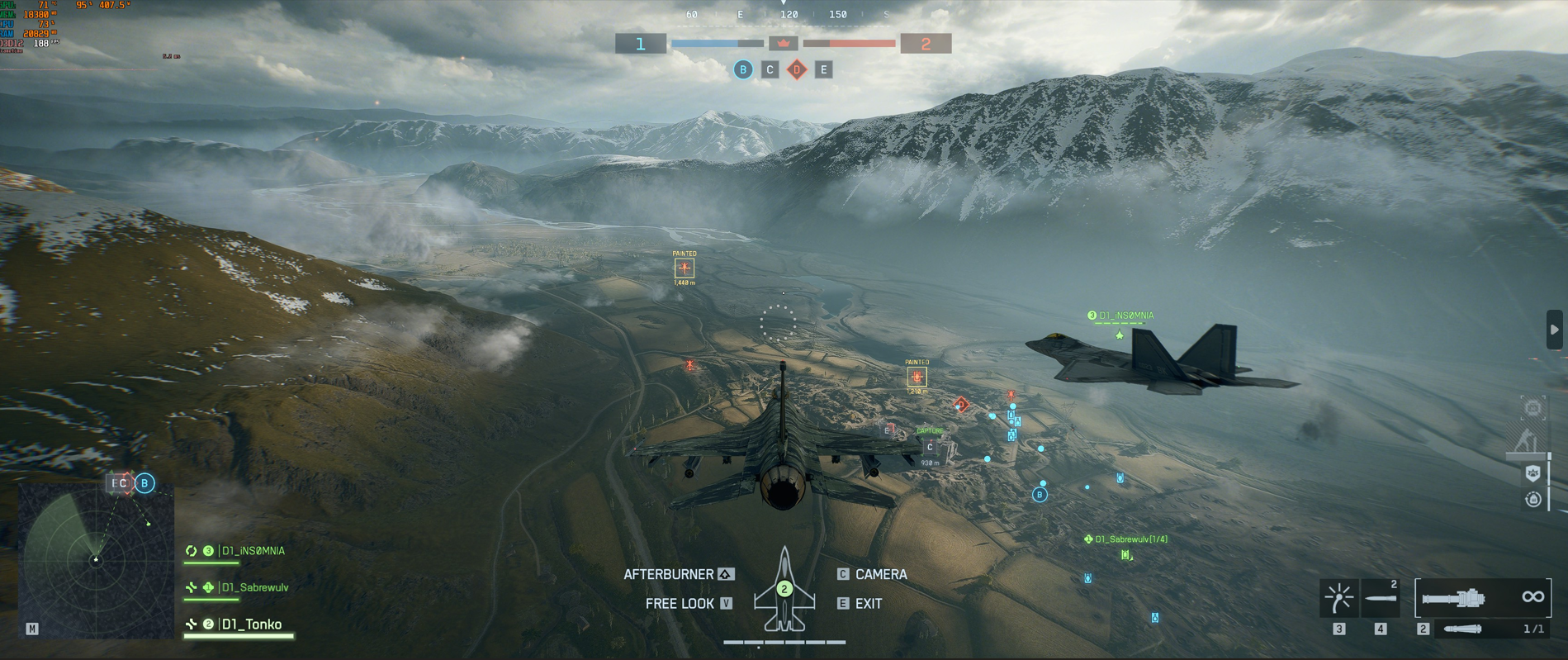Click the objective C capture marker
This screenshot has width=1568, height=660.
click(930, 447)
